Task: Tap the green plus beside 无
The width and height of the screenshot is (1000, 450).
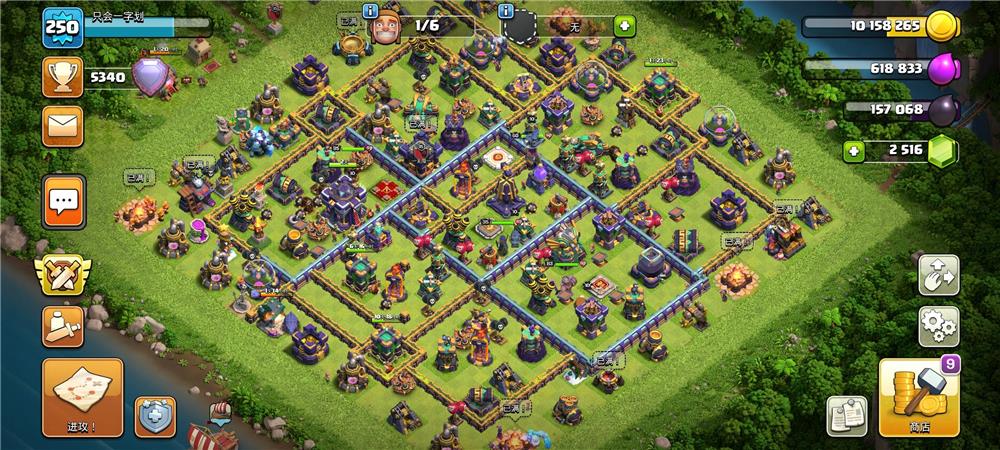Action: (624, 27)
